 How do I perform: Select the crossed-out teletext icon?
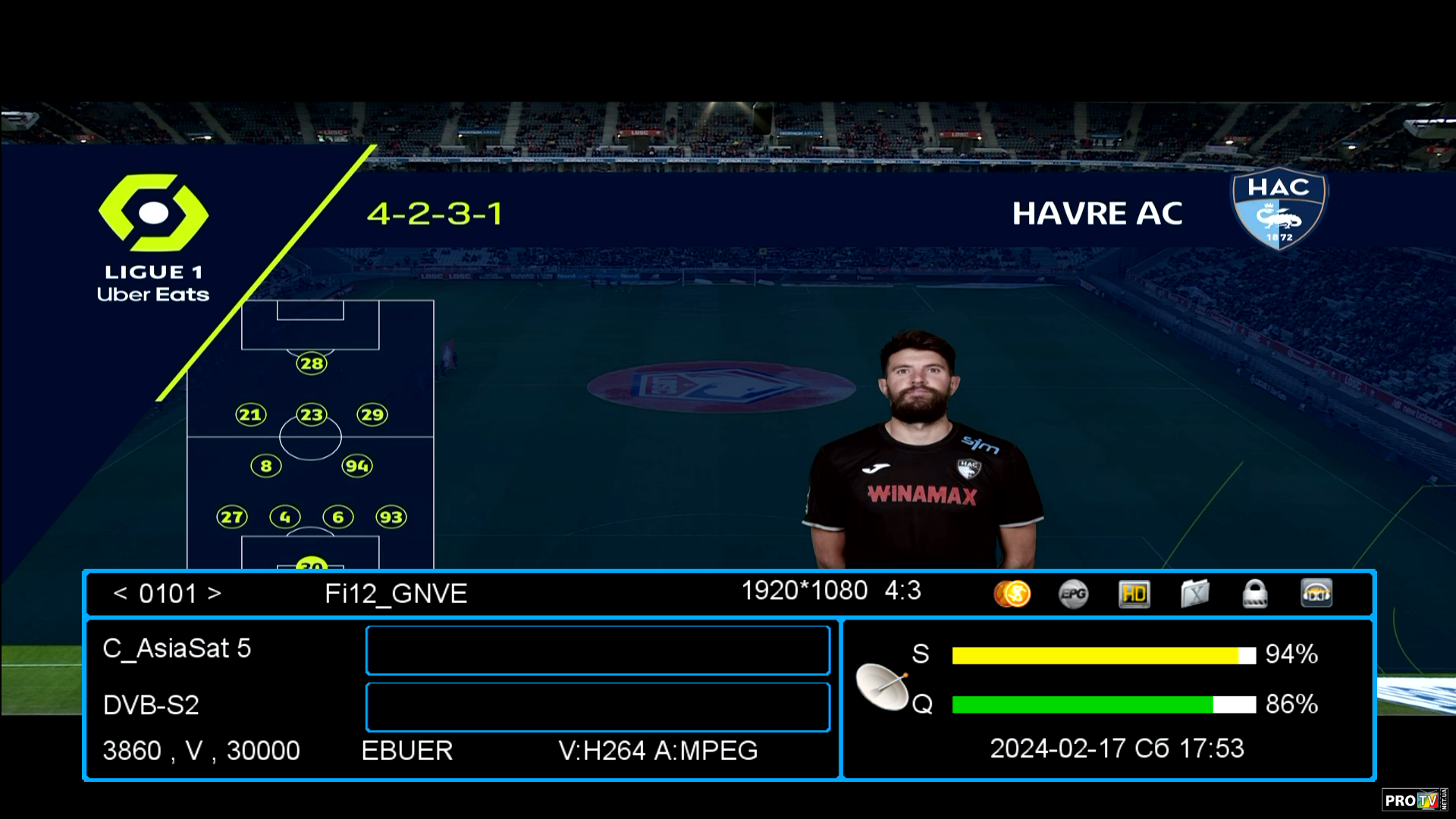(x=1194, y=594)
